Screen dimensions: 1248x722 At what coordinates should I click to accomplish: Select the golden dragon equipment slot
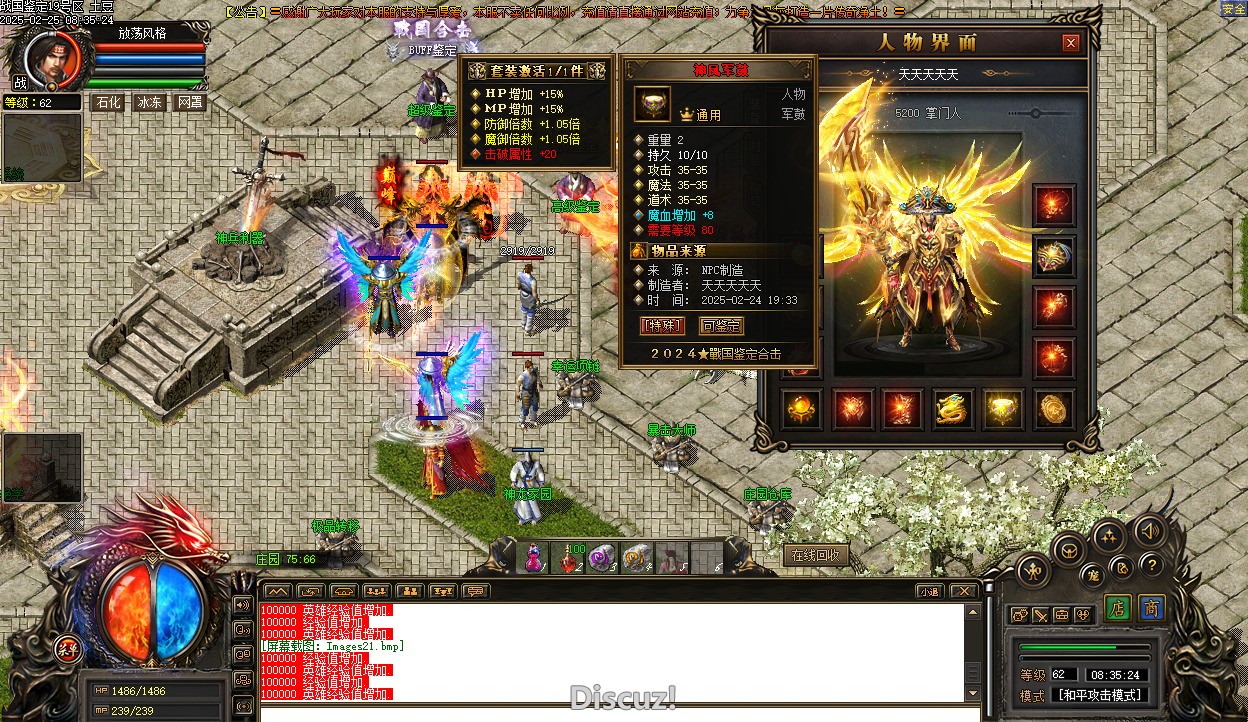click(953, 409)
